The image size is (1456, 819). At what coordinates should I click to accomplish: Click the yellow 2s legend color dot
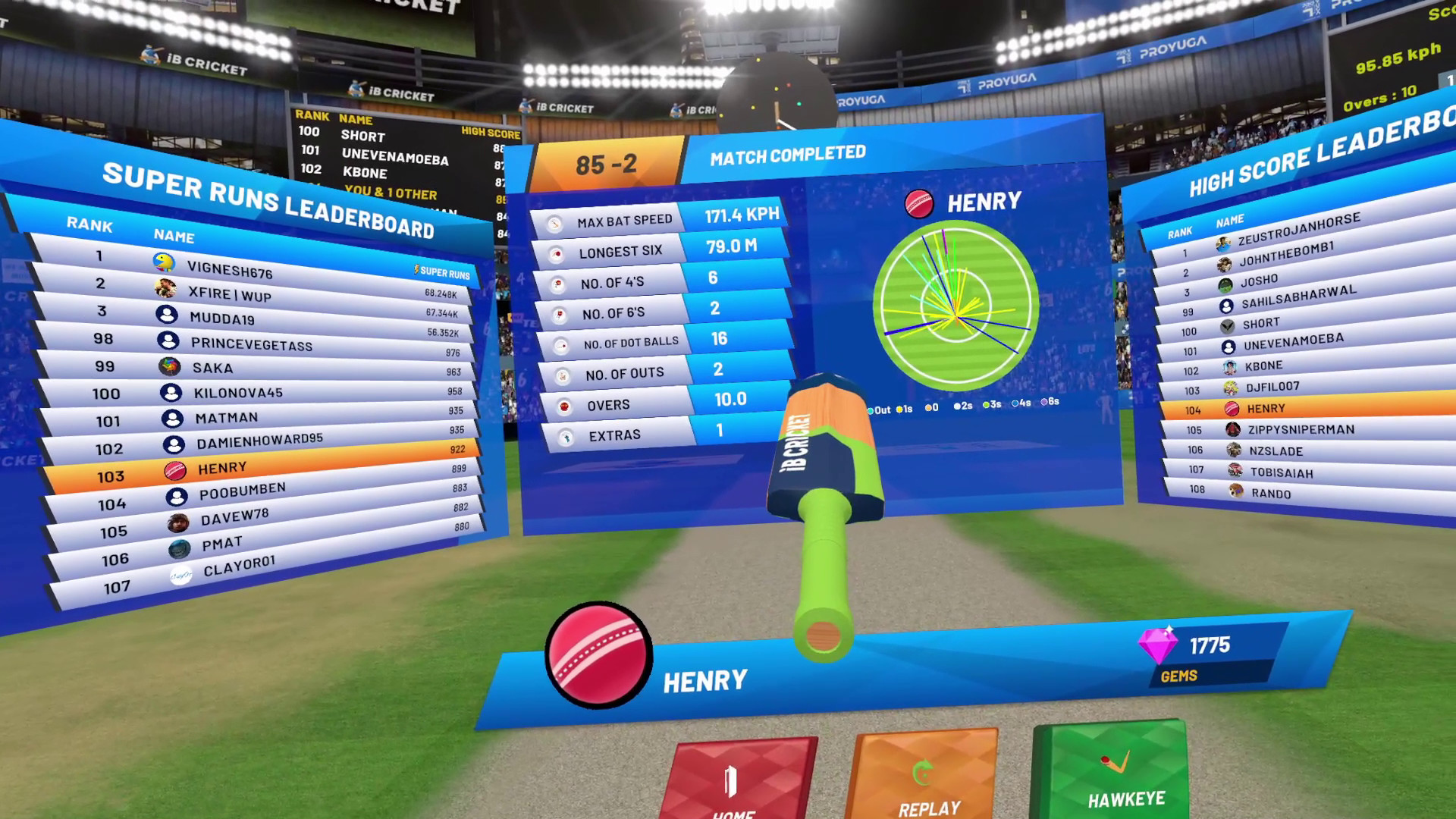point(957,406)
